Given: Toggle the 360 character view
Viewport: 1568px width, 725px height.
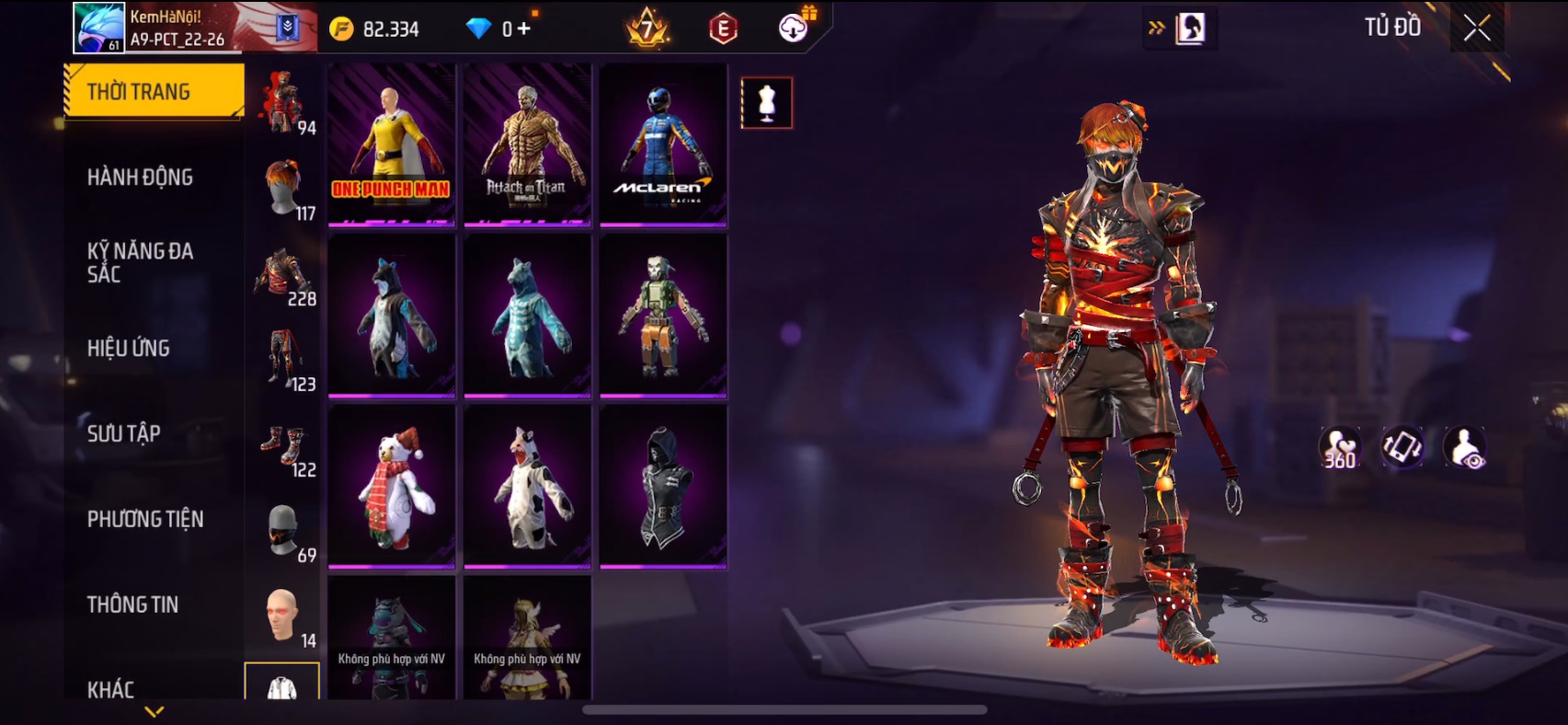Looking at the screenshot, I should 1339,448.
